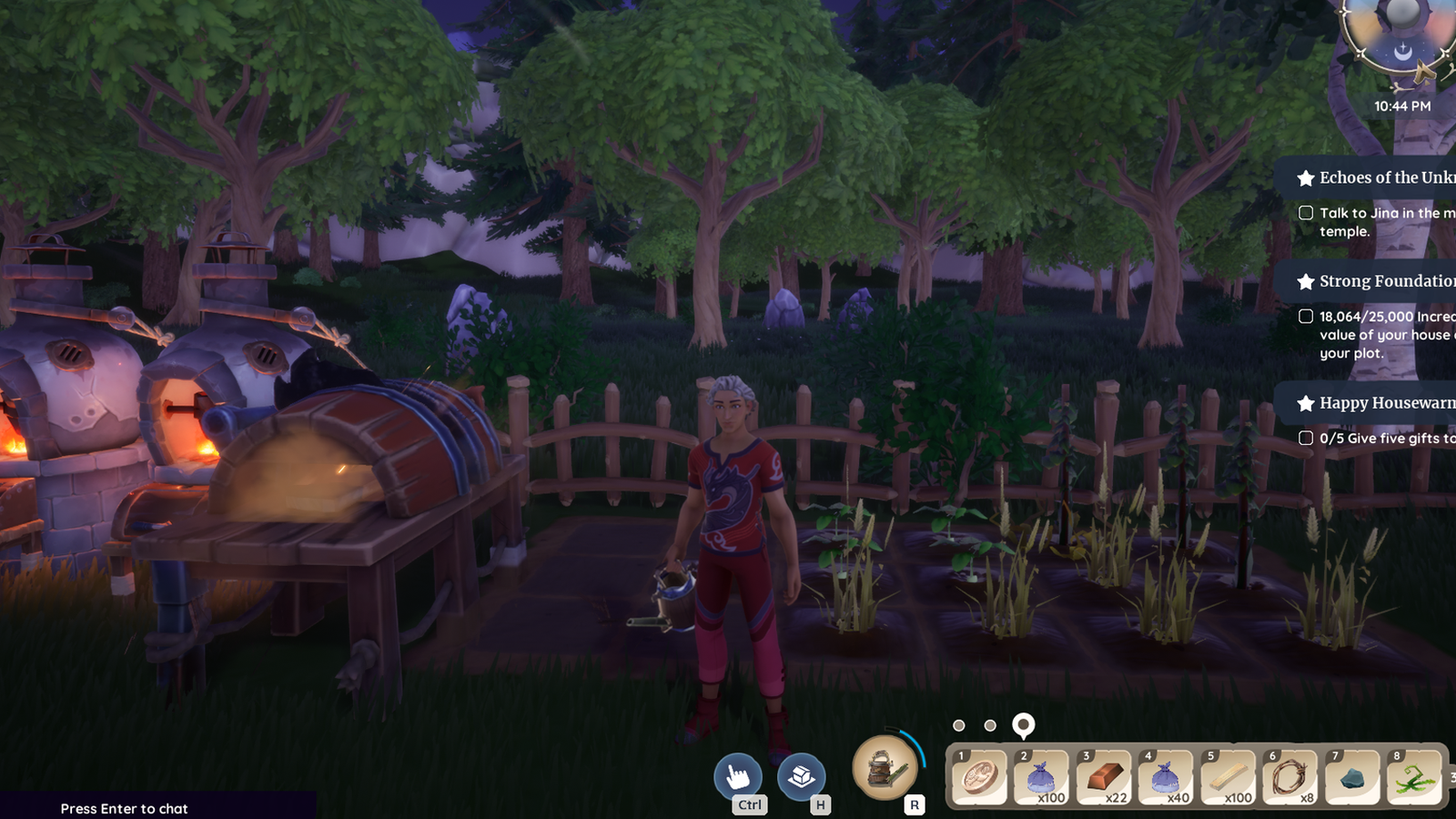The height and width of the screenshot is (819, 1456).
Task: Click Press Enter to chat prompt
Action: [123, 808]
